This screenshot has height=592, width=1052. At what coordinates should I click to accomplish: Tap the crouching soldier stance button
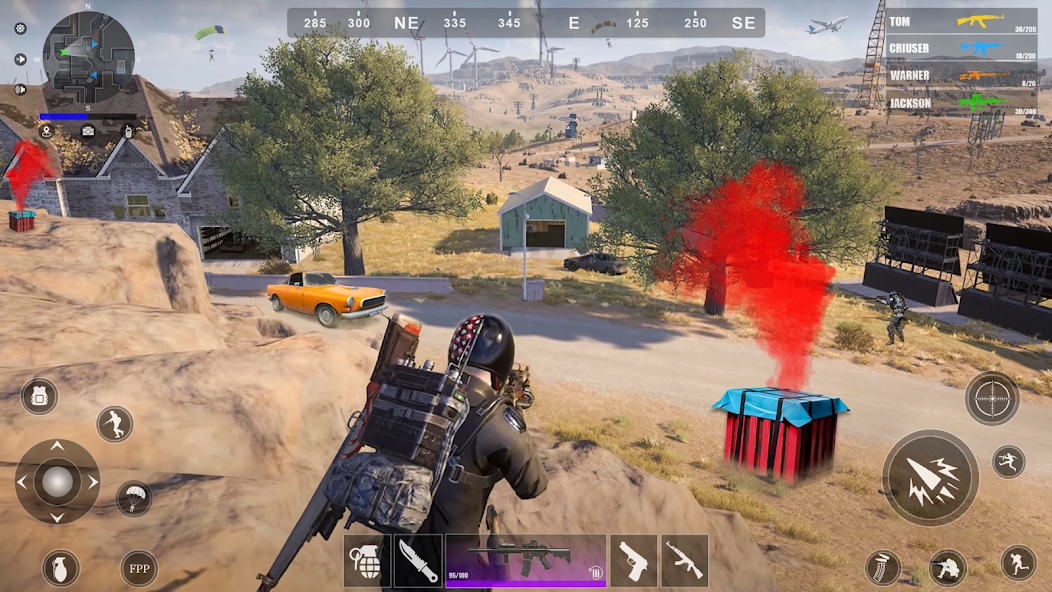tap(947, 567)
